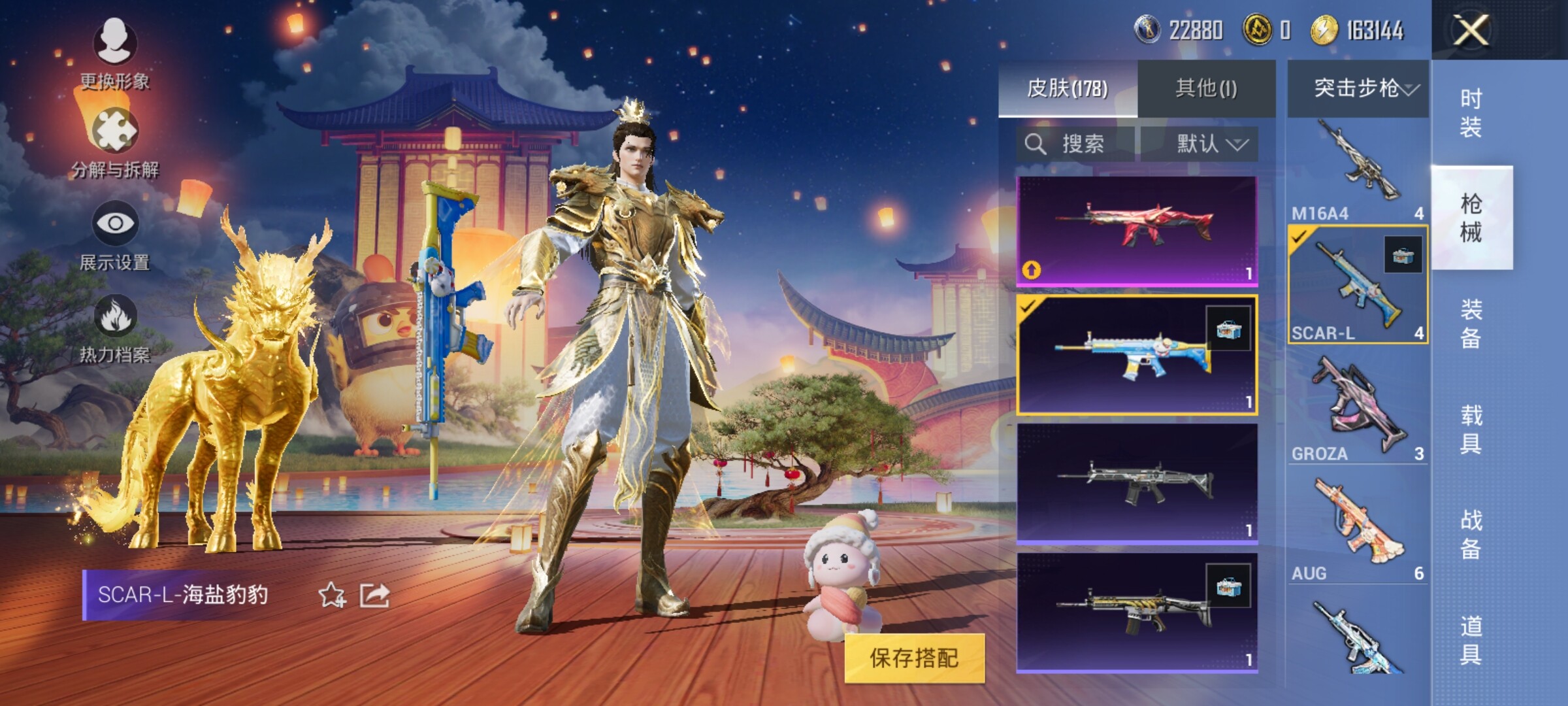This screenshot has width=1568, height=706.
Task: Click the 搜索 search field
Action: click(1075, 144)
